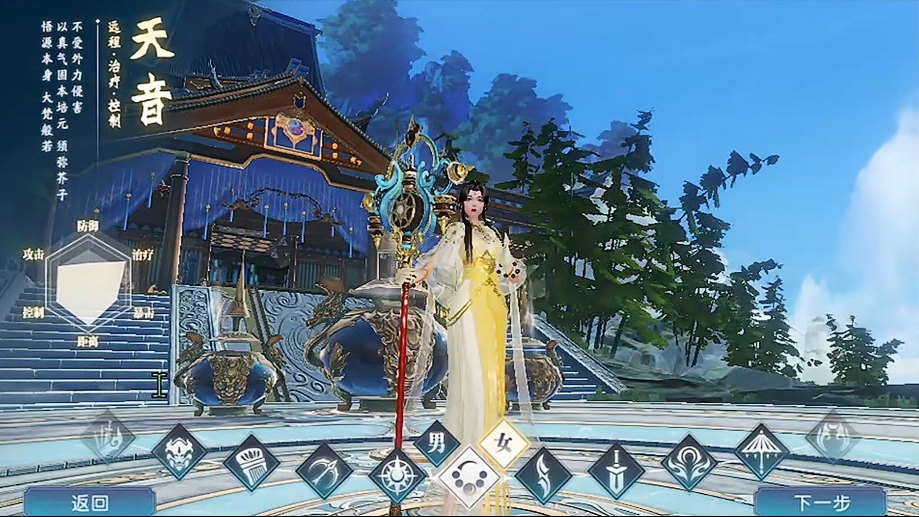Choose the bow and arrow class icon
The height and width of the screenshot is (517, 919).
click(x=324, y=471)
